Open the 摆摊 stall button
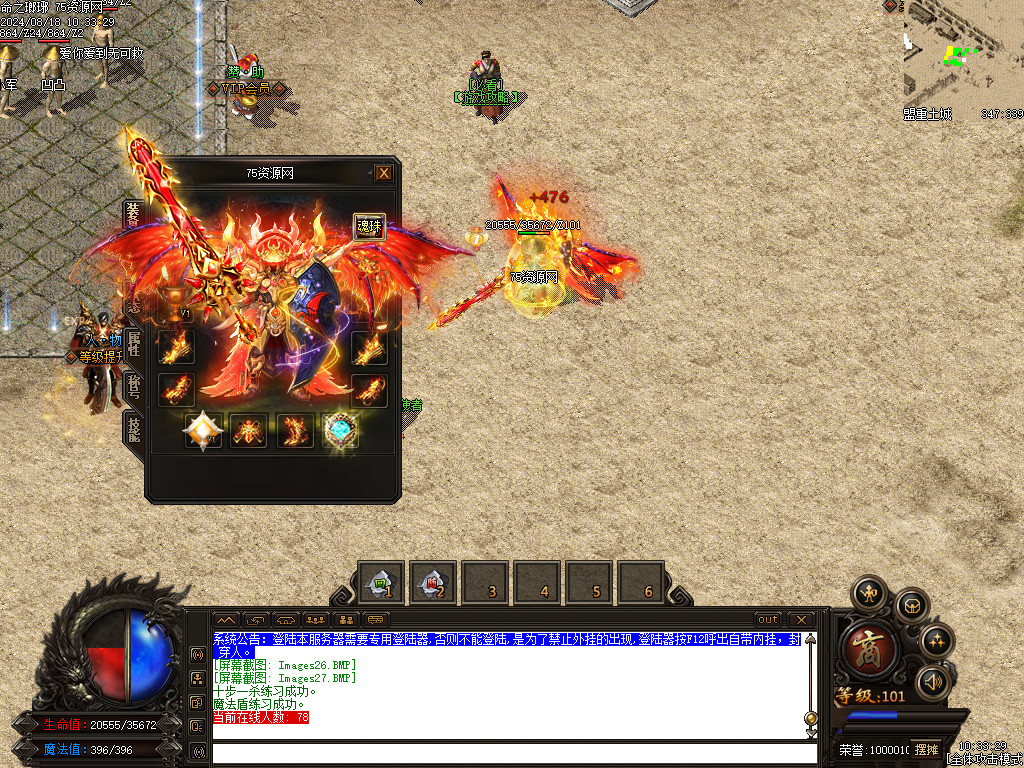The image size is (1024, 768). [x=926, y=749]
